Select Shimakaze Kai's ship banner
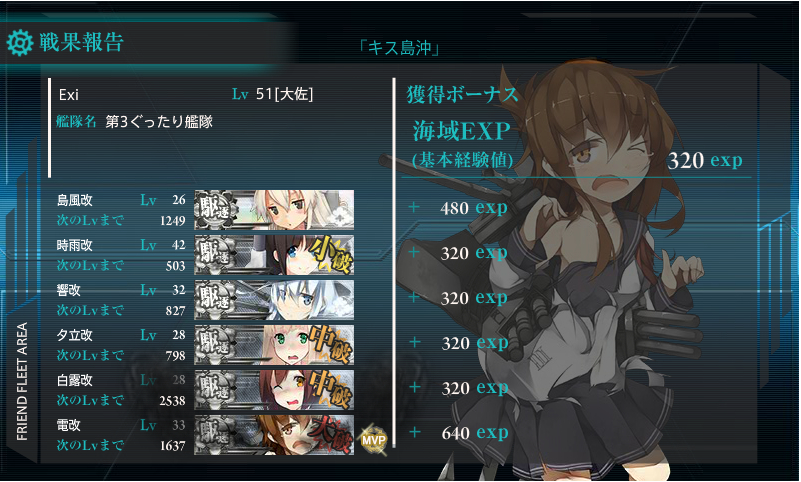Image resolution: width=801 pixels, height=482 pixels. click(x=274, y=208)
